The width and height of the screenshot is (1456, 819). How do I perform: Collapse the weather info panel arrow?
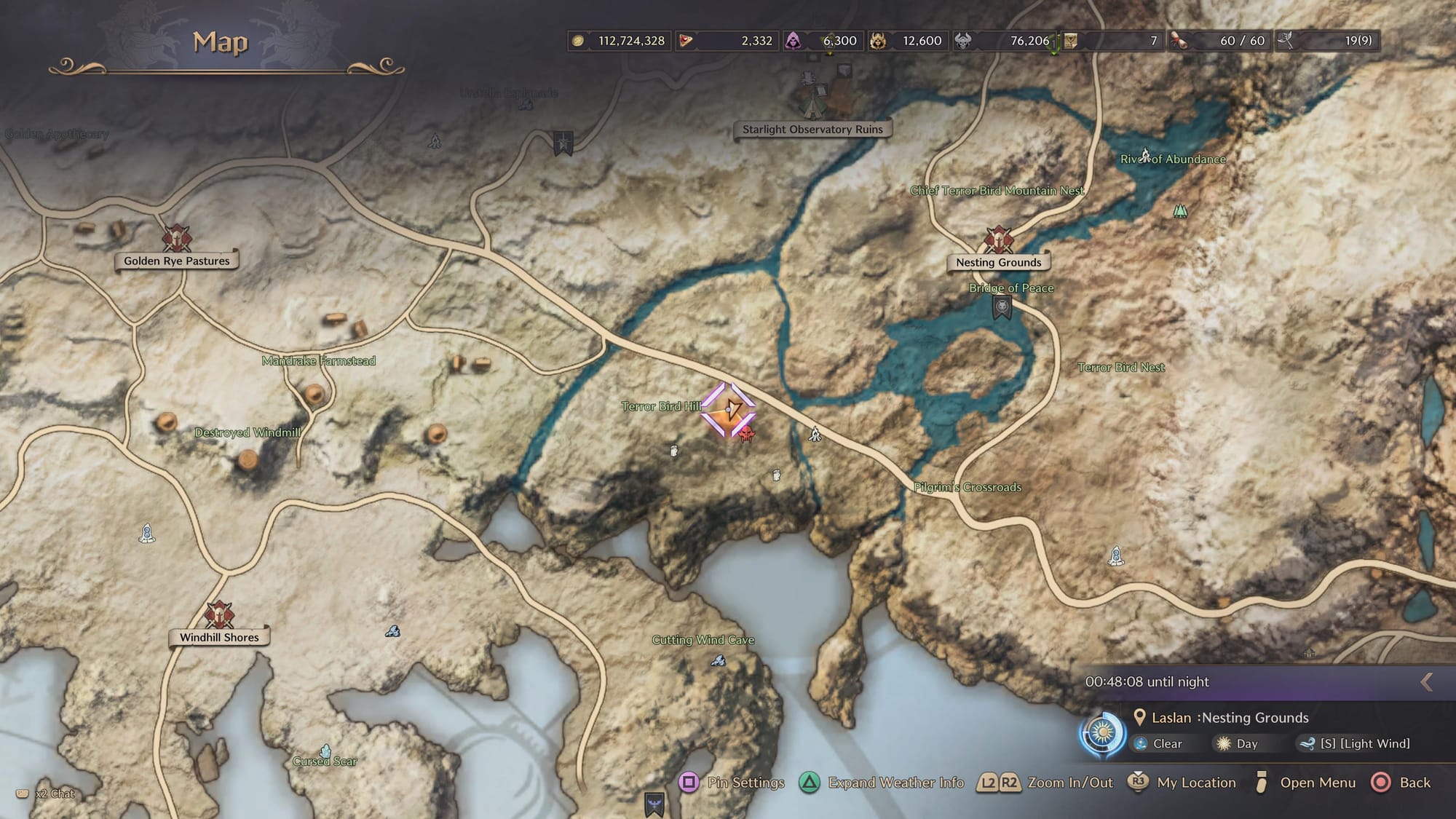point(1426,682)
